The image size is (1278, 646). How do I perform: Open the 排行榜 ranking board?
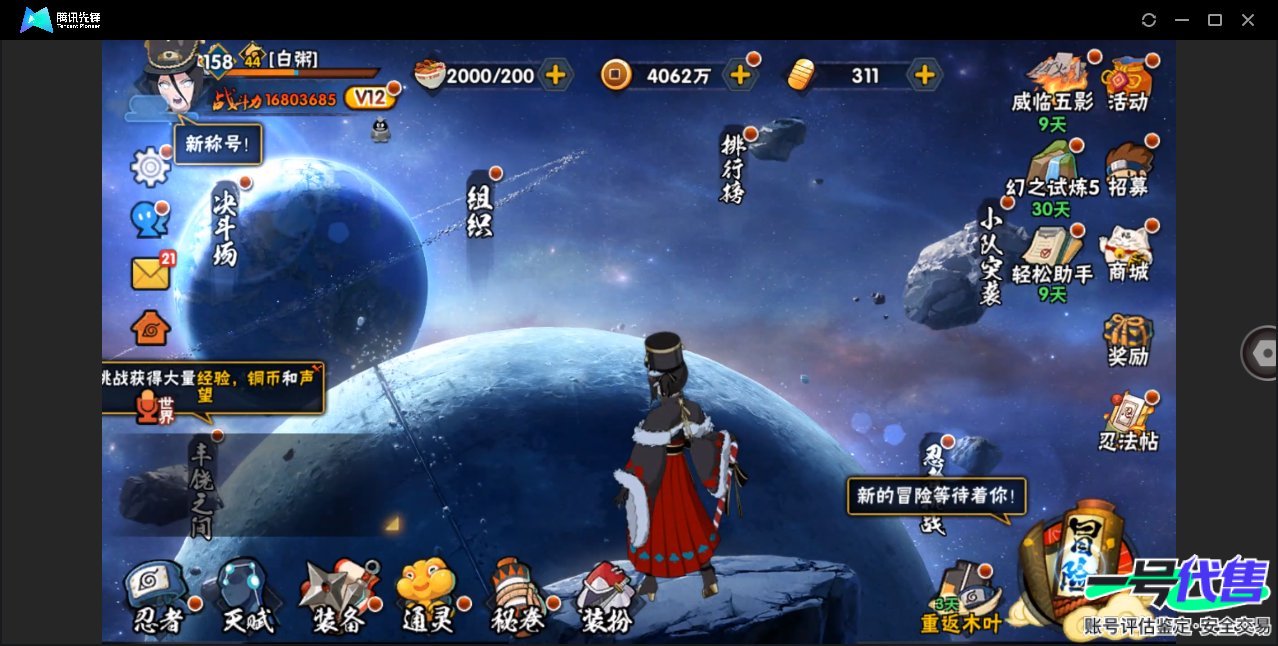coord(734,168)
